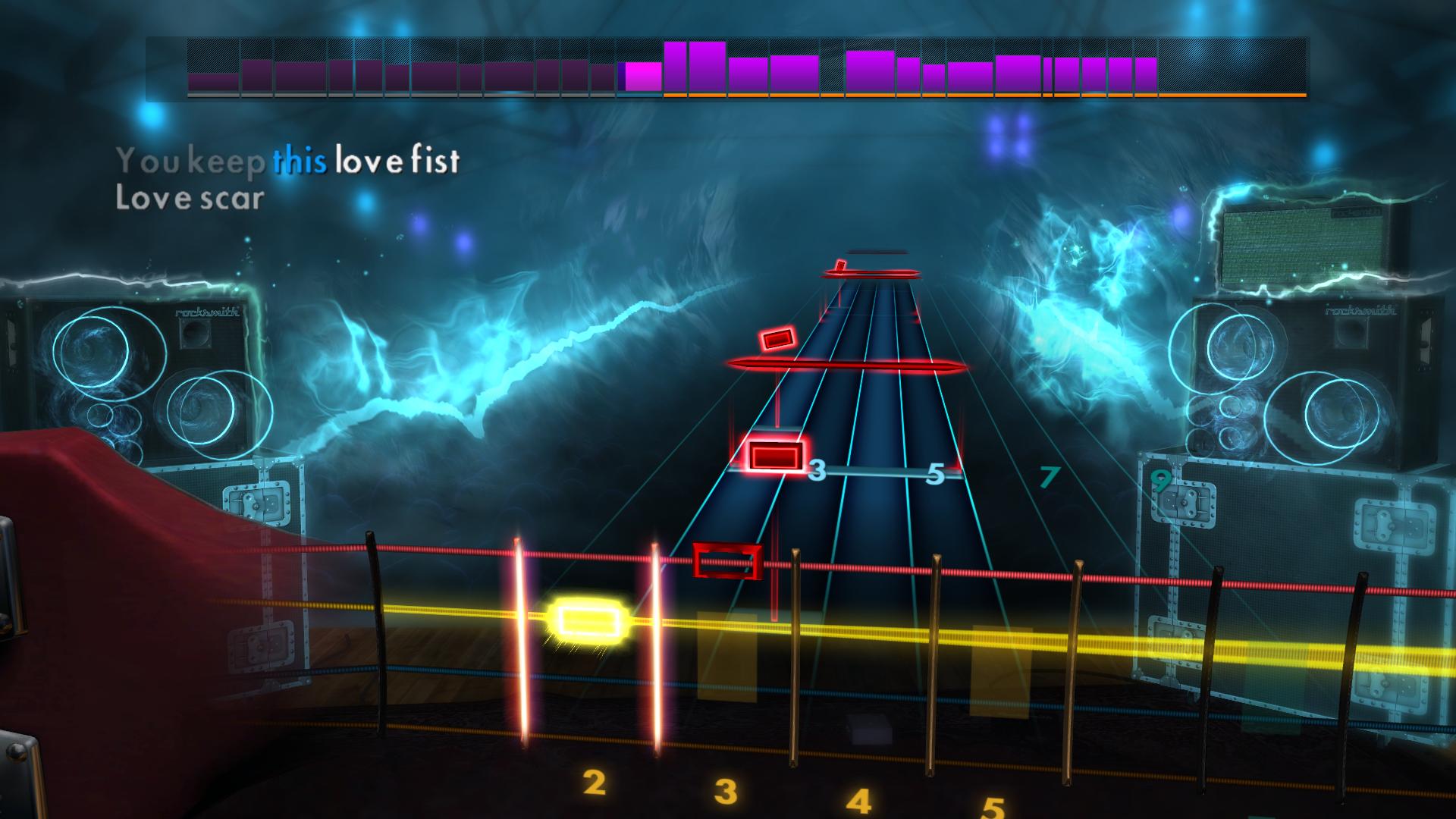Click the lyric line 'You keep this love fist'

coord(288,160)
